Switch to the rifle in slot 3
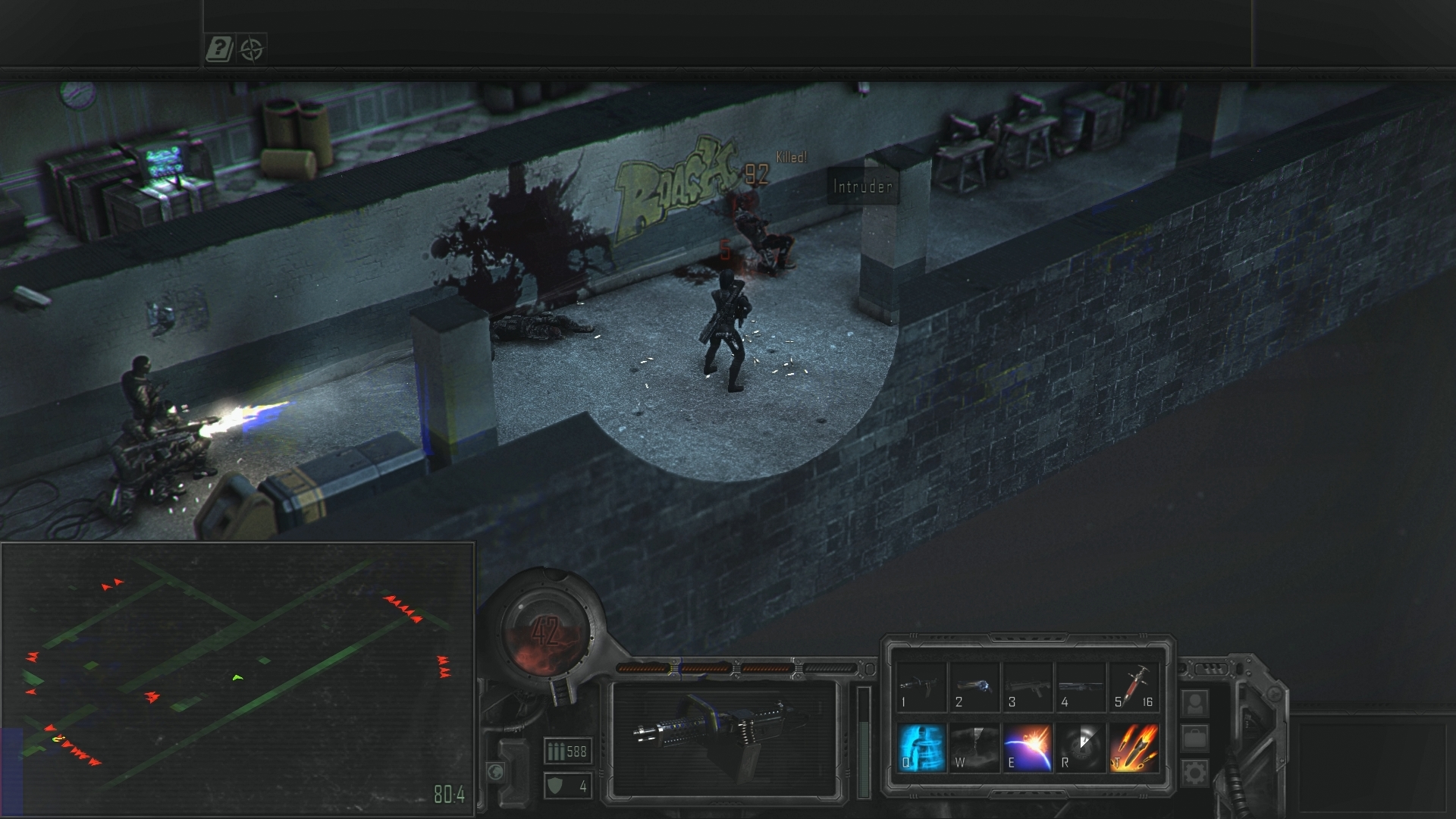The image size is (1456, 819). [x=1028, y=686]
